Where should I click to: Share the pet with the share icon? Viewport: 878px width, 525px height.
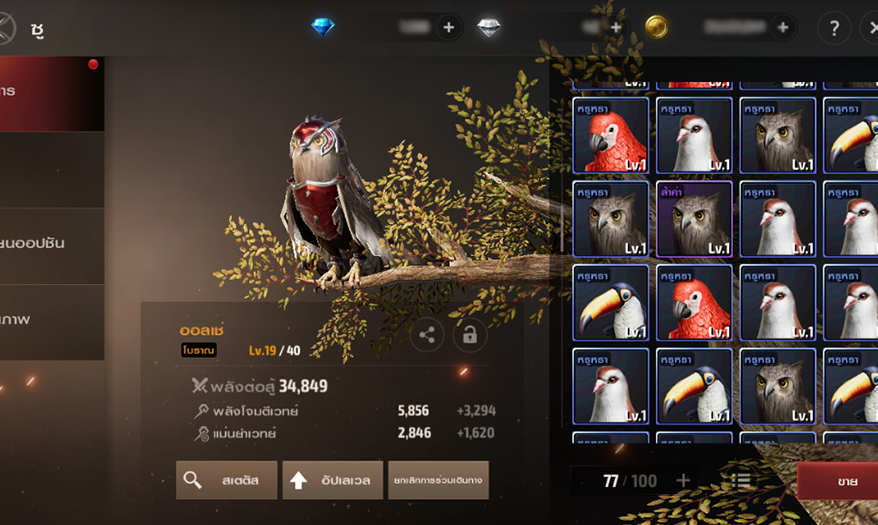tap(427, 335)
